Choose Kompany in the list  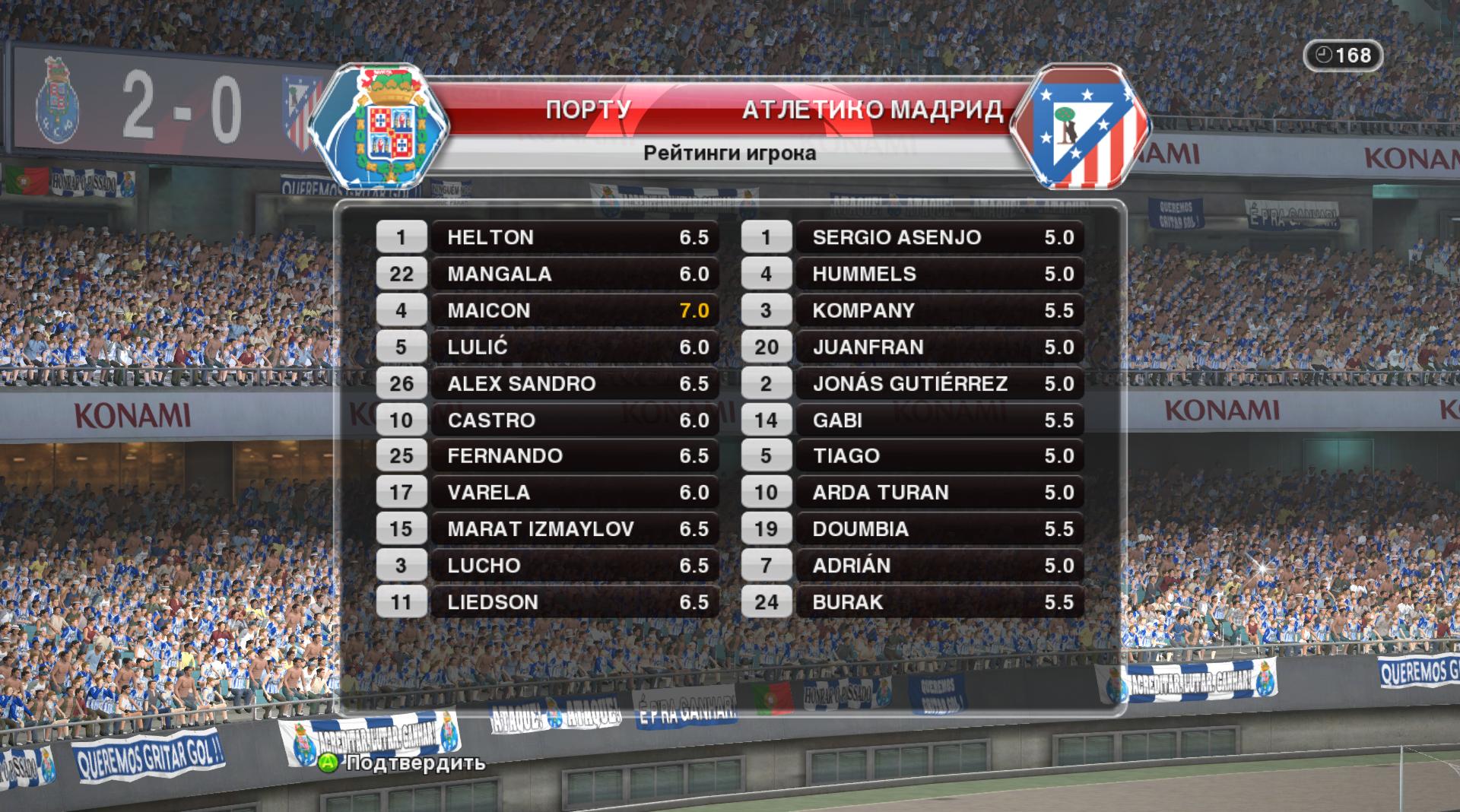coord(939,310)
